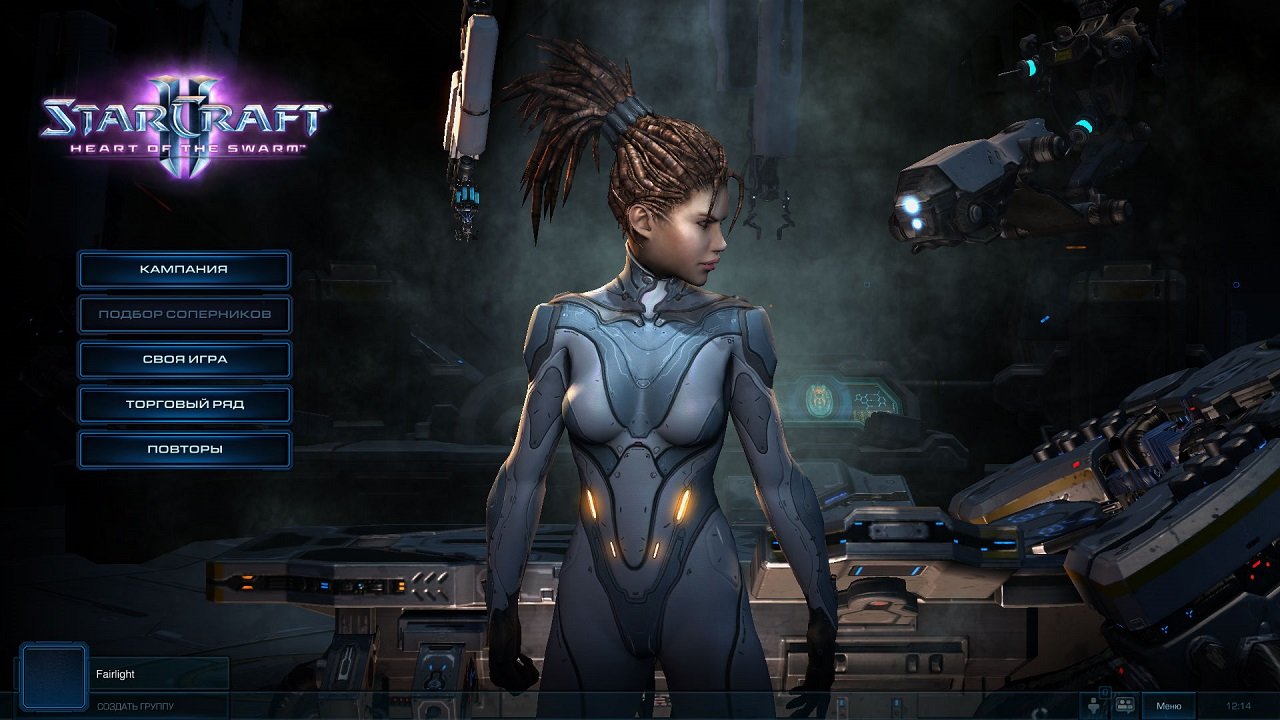Expand the friends counter pull tab
1280x720 pixels.
[x=1106, y=692]
